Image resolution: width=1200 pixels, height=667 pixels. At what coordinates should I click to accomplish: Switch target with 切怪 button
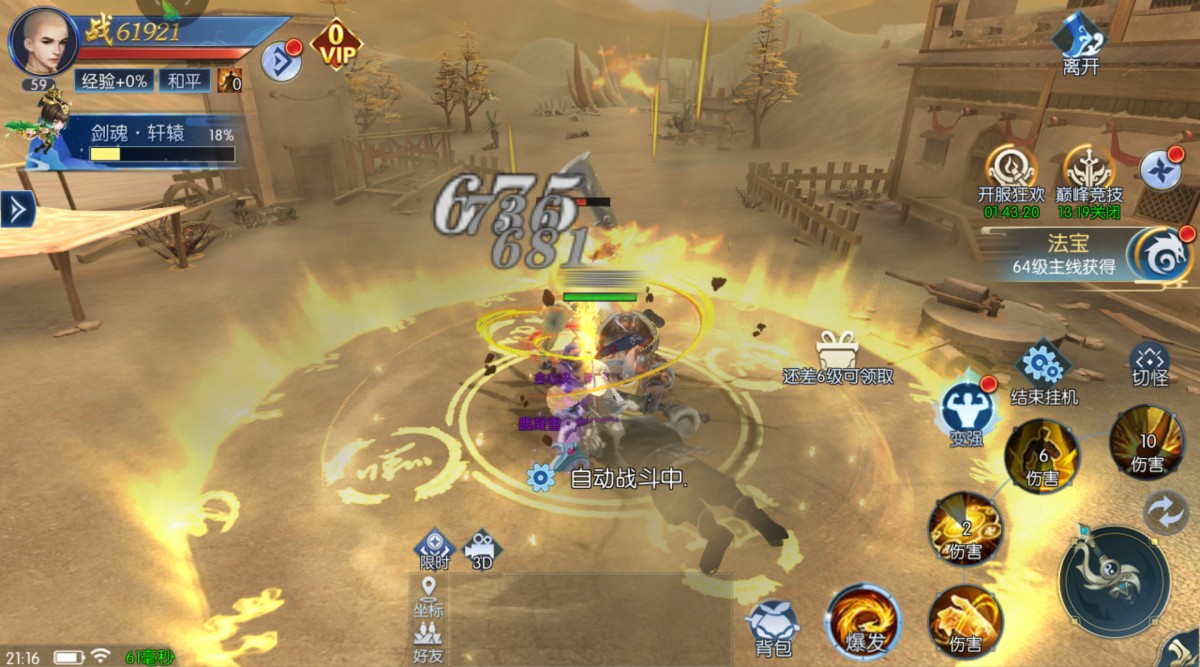(x=1150, y=365)
